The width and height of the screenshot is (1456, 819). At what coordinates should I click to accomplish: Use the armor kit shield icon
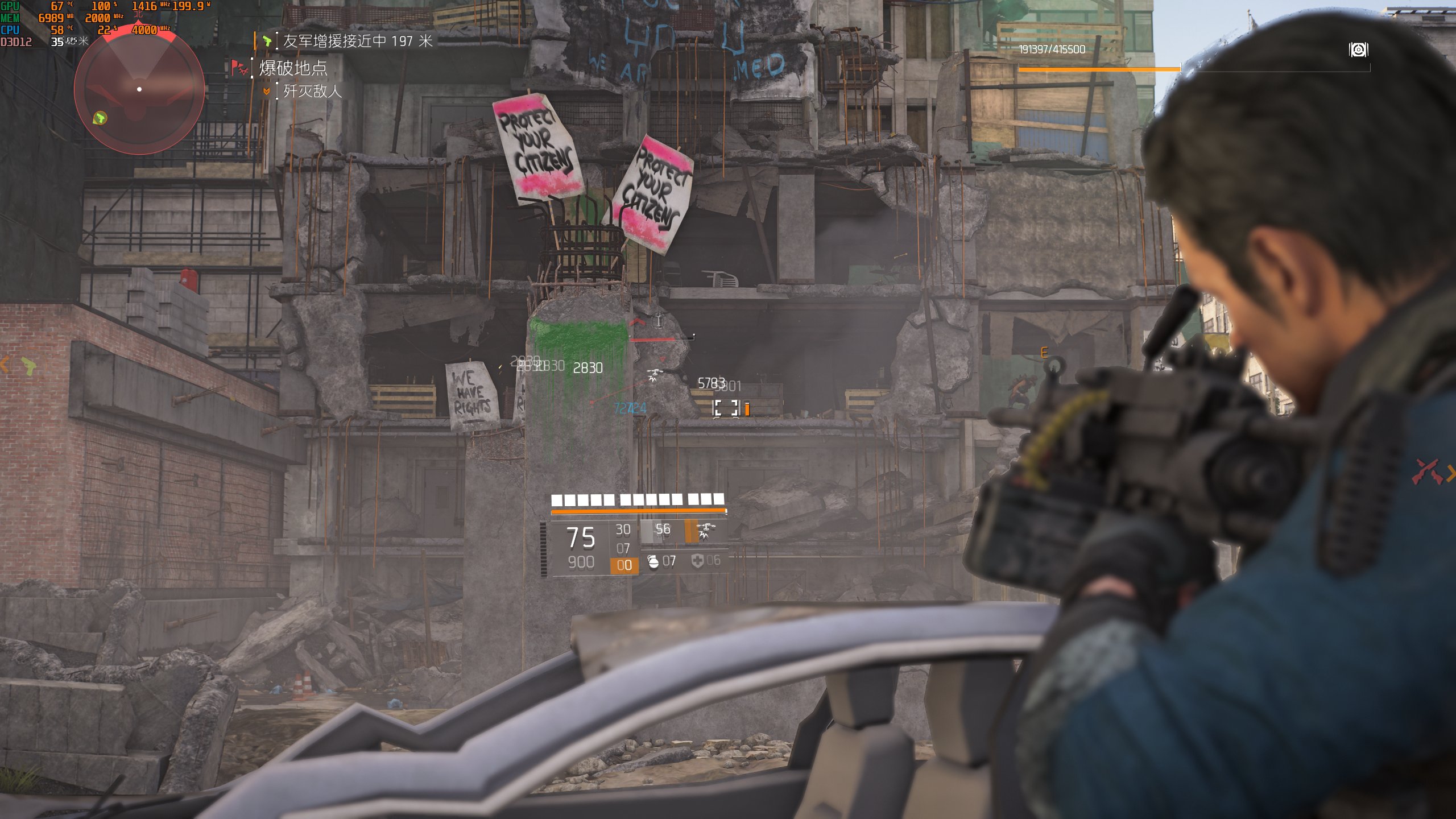click(697, 561)
